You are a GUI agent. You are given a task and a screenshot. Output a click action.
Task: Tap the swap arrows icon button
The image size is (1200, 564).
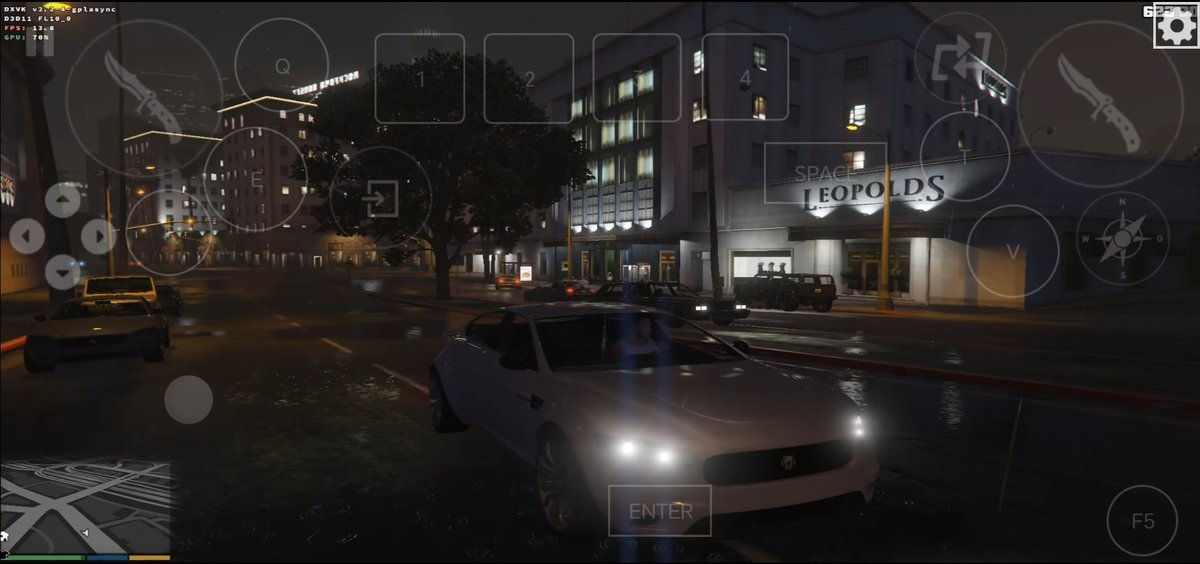[x=961, y=58]
